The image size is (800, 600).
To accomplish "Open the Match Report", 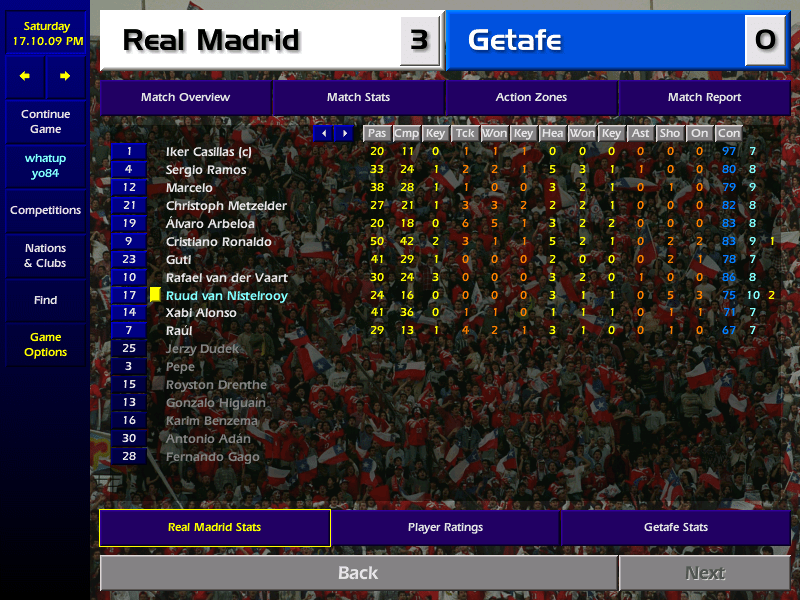I will [704, 97].
